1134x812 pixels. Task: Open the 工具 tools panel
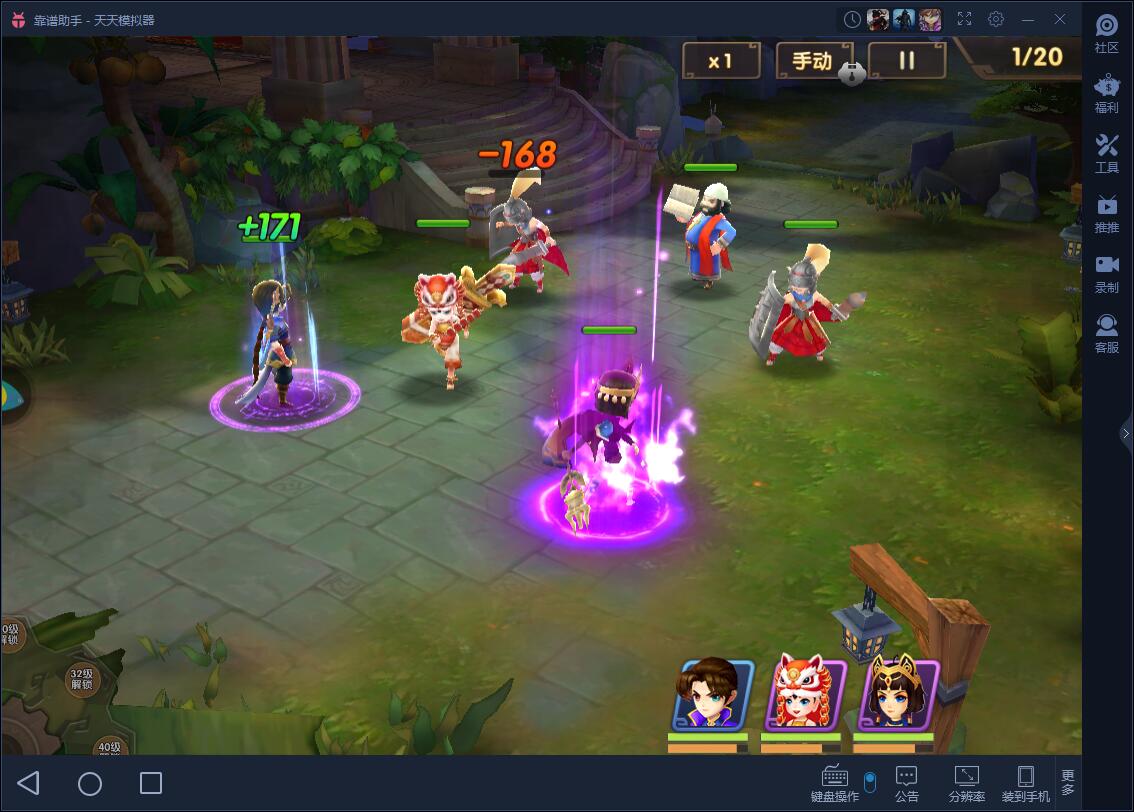coord(1106,153)
